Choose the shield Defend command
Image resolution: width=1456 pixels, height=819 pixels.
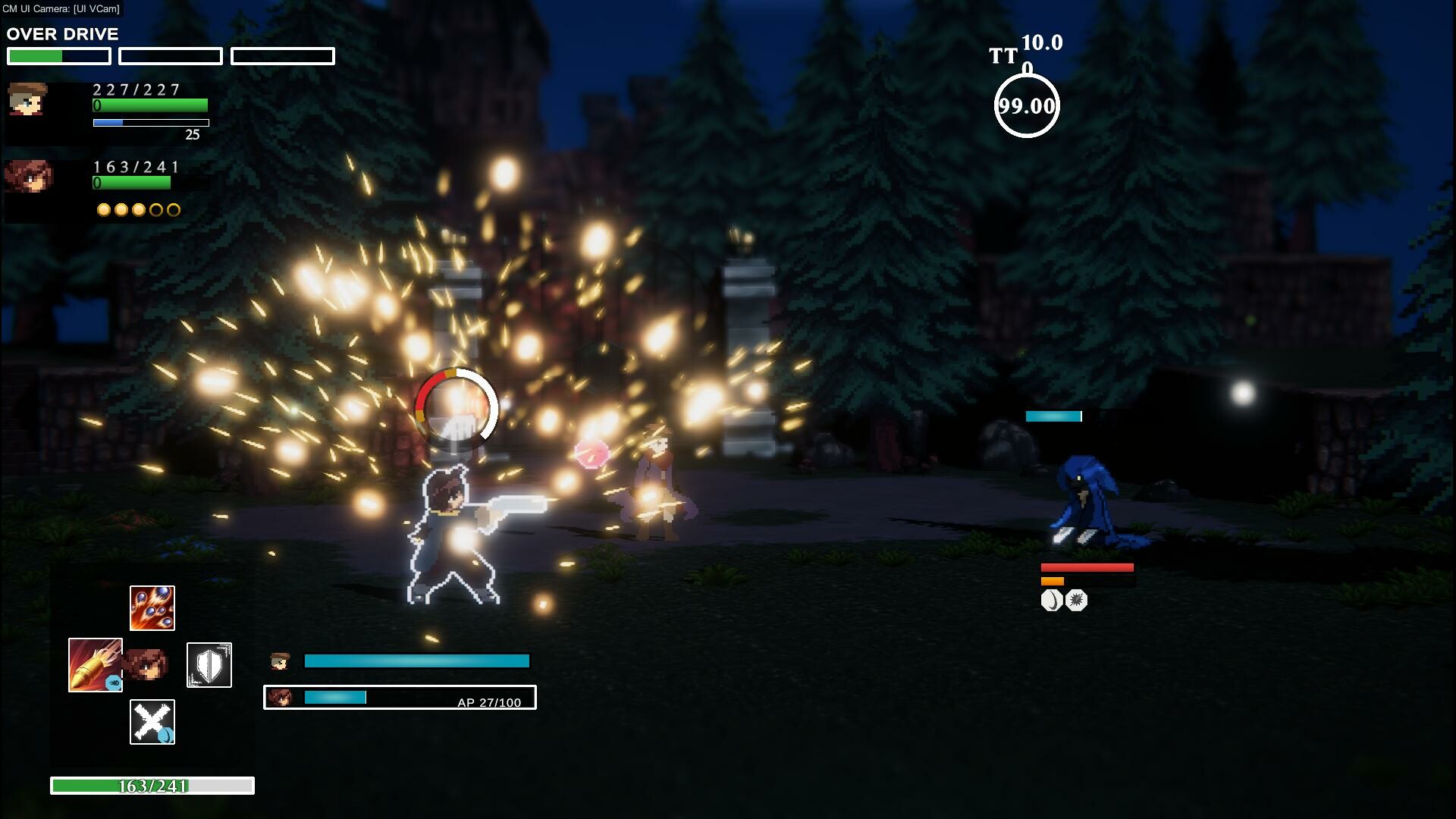[x=209, y=664]
